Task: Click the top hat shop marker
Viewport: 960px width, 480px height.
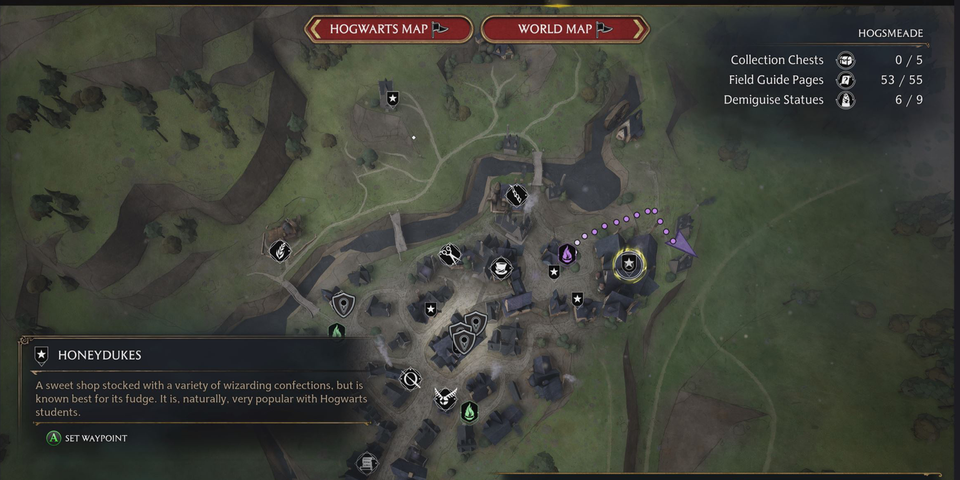Action: point(499,268)
